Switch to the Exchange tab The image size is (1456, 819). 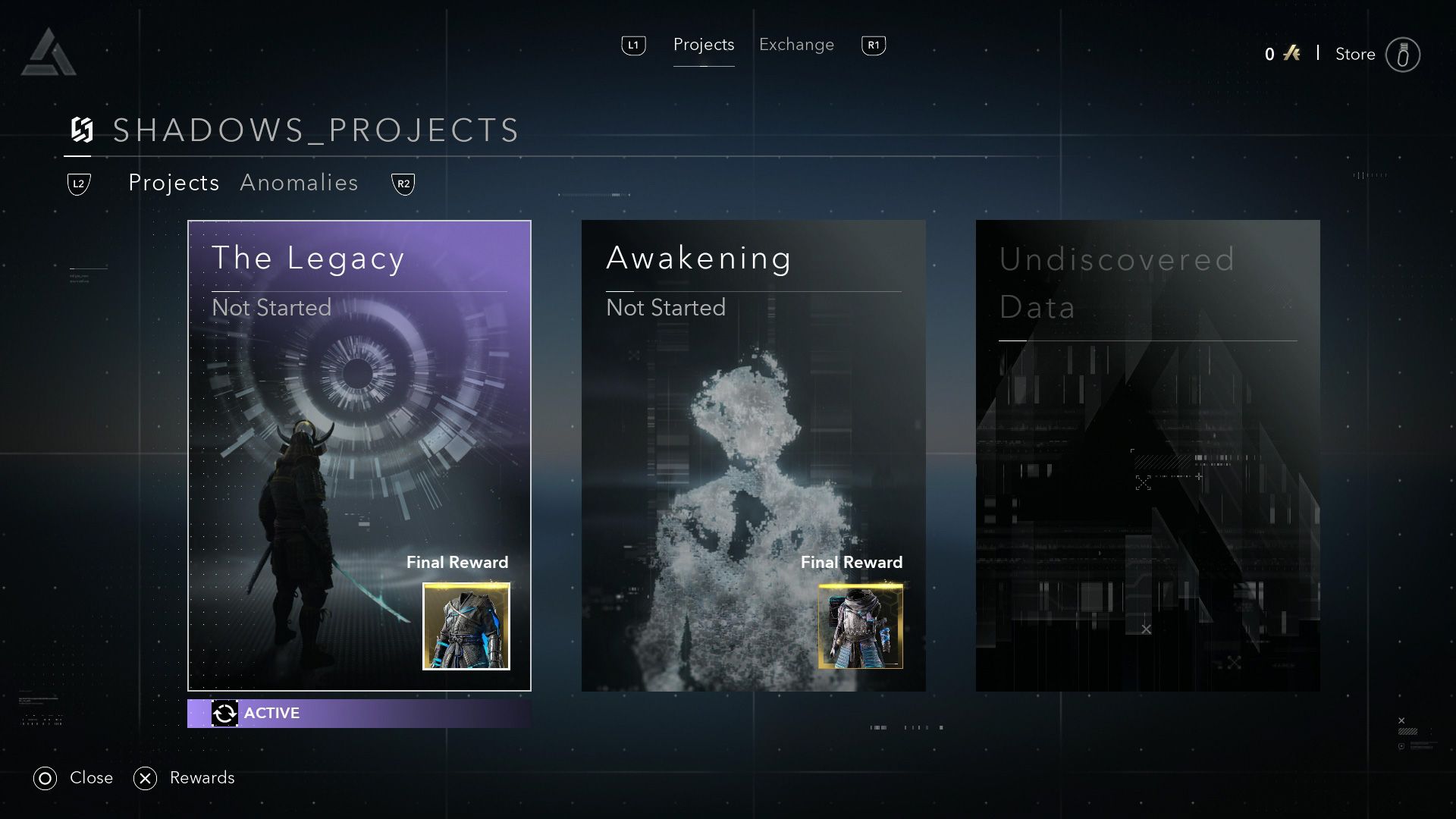tap(795, 45)
